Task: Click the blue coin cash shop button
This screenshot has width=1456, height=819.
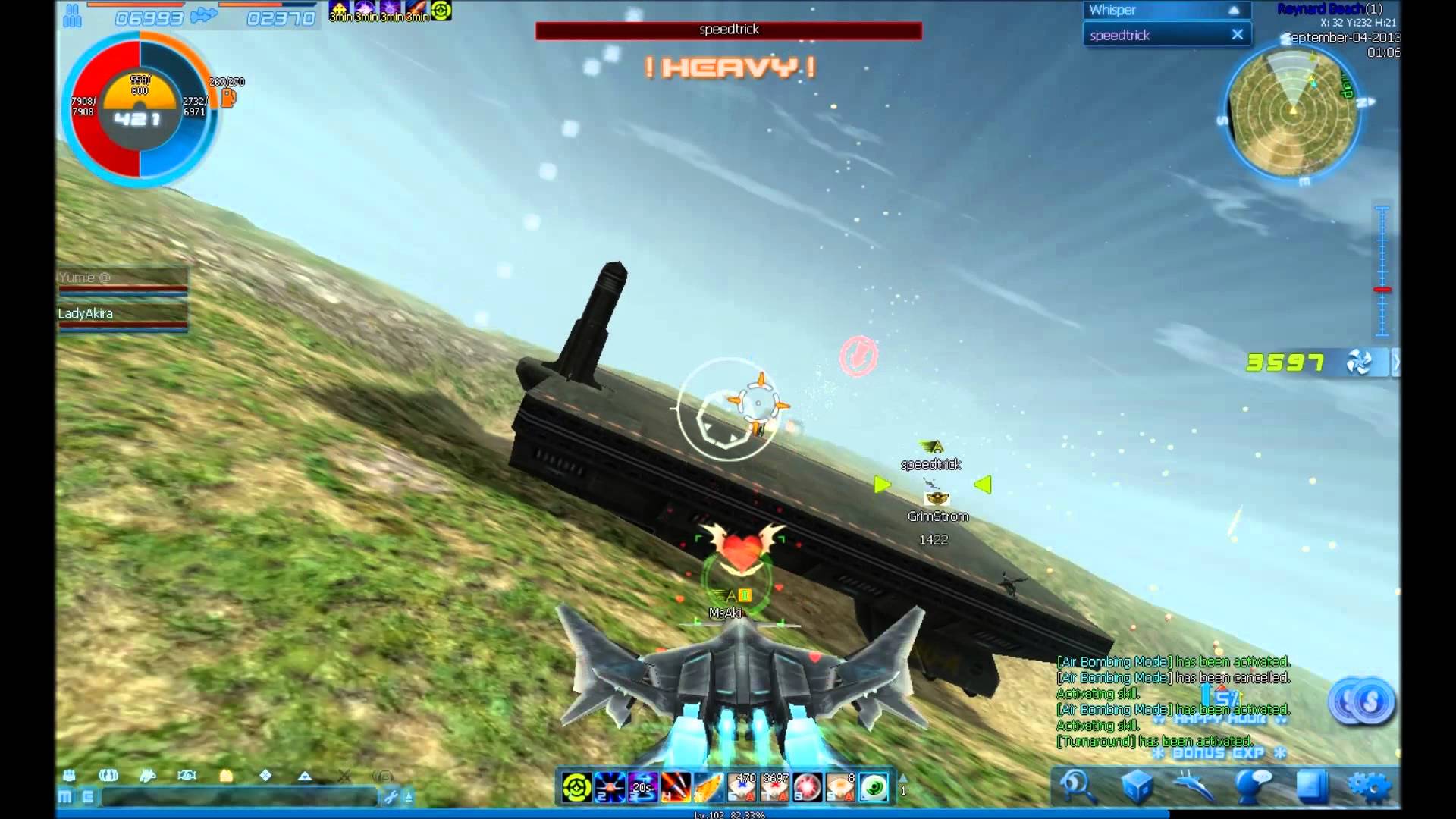Action: pos(1363,702)
